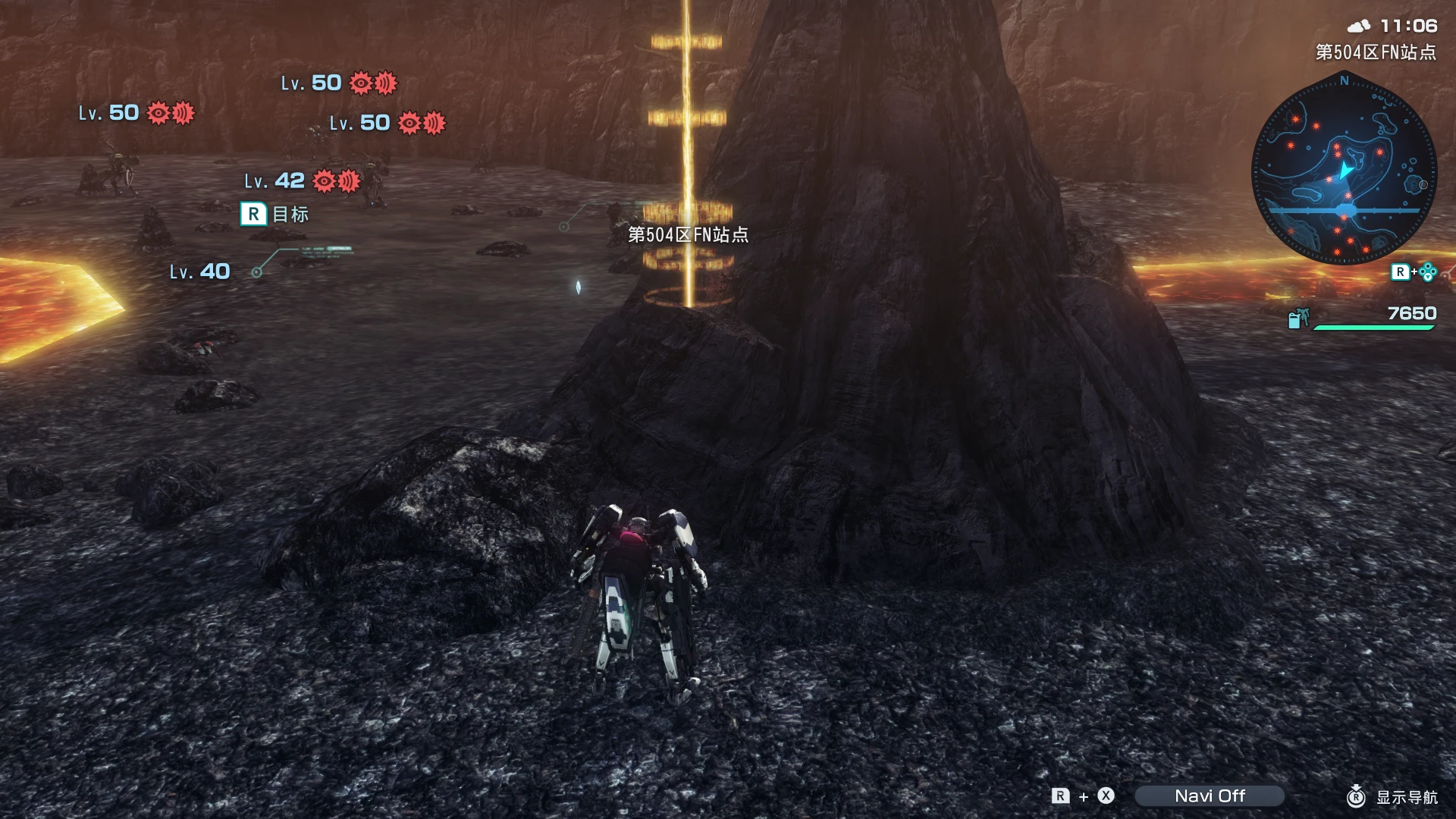
Task: Click the Lv.40 enemy nameplate
Action: 199,270
